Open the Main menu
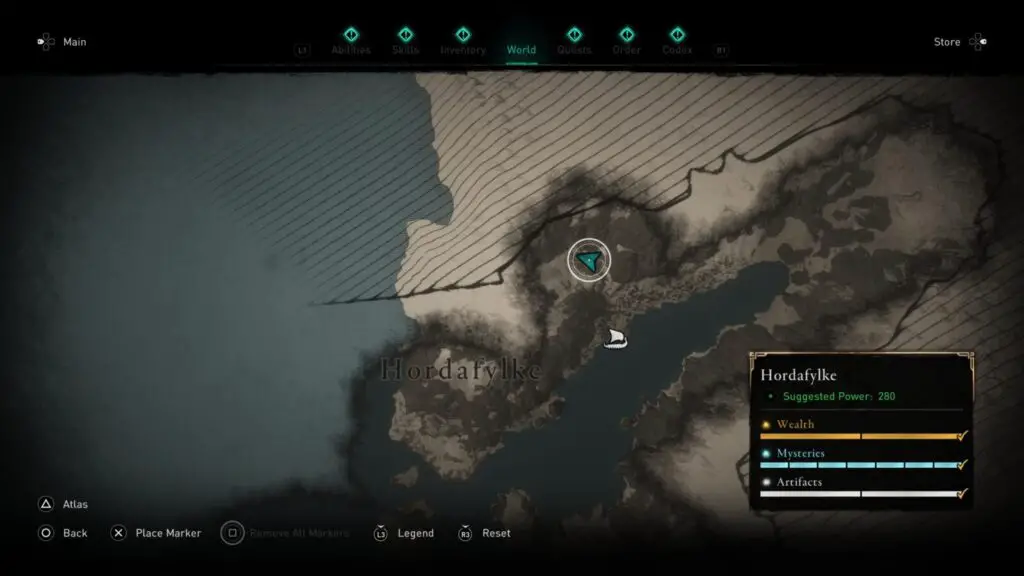Screen dimensions: 1024x576 coord(62,42)
